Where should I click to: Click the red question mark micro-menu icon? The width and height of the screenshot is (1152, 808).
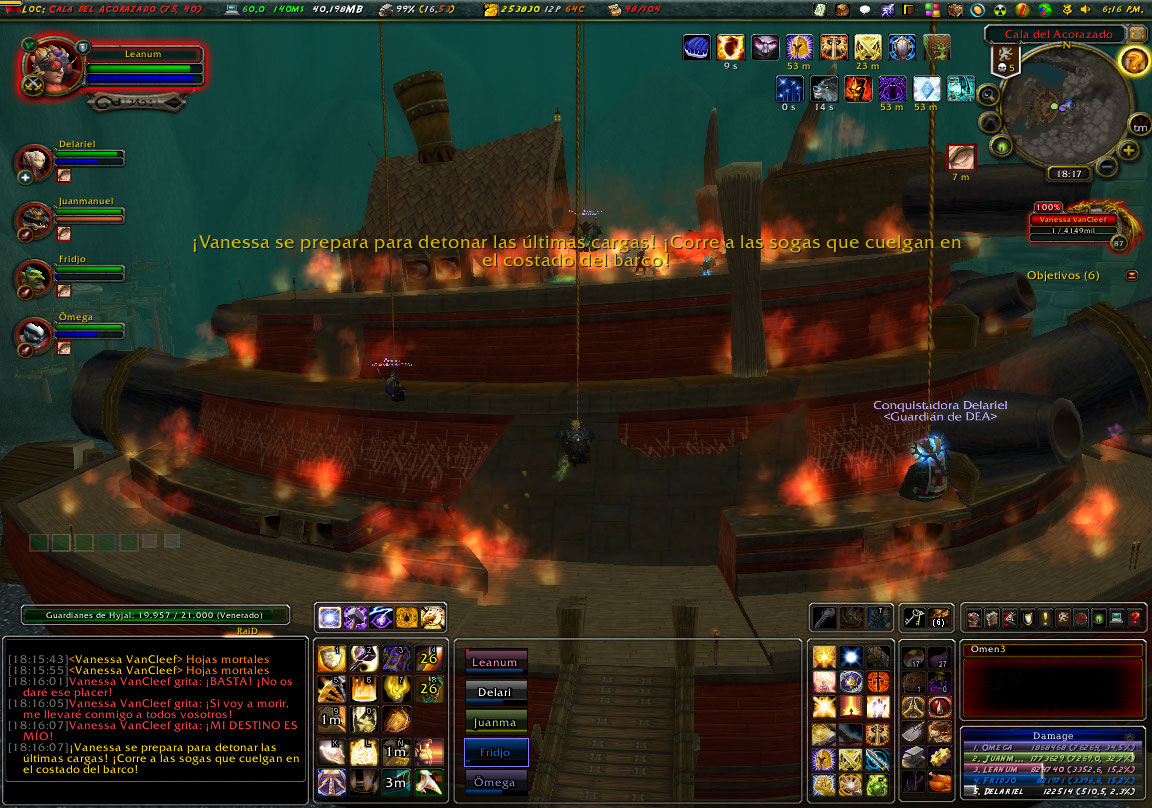click(x=1135, y=618)
